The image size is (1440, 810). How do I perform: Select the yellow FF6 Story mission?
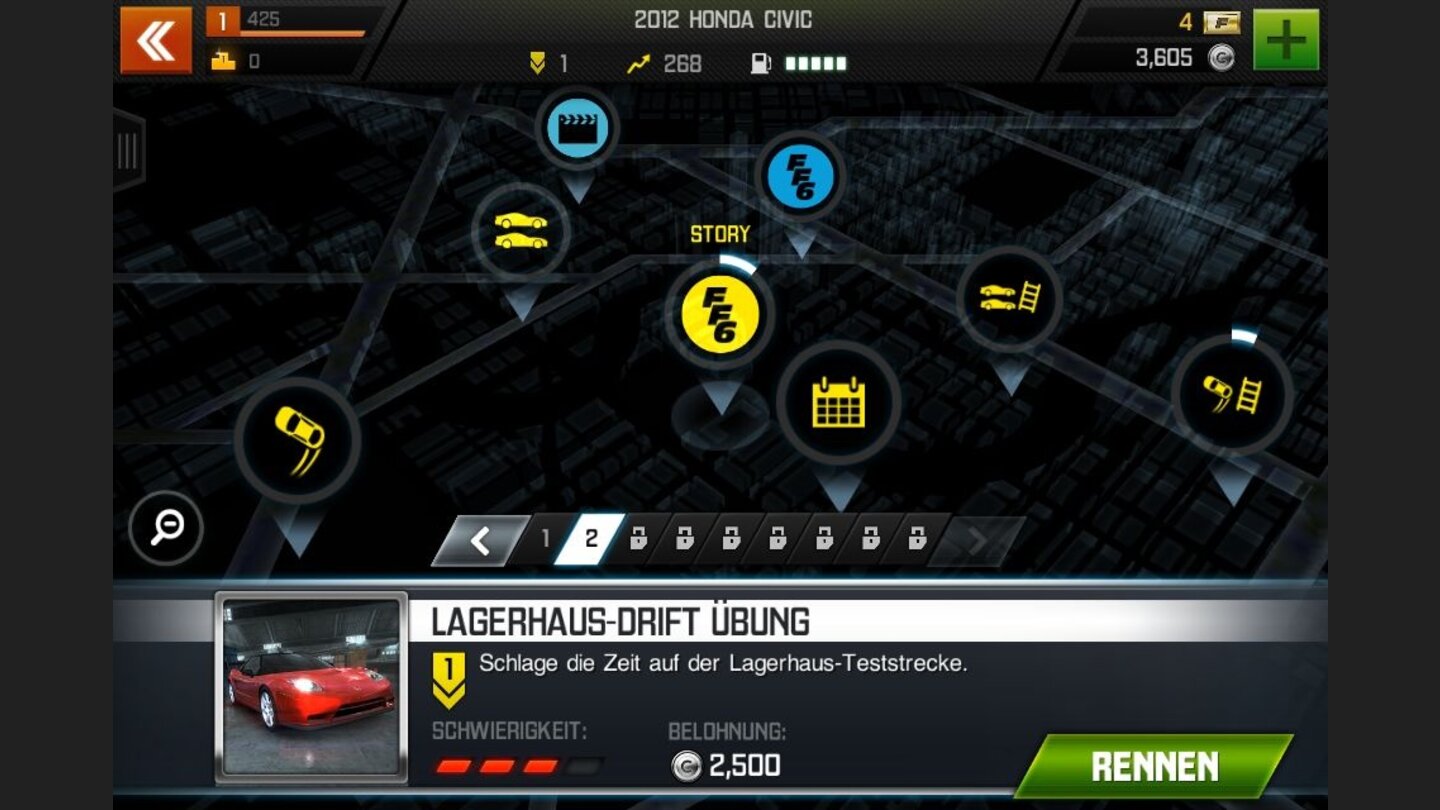[x=722, y=315]
